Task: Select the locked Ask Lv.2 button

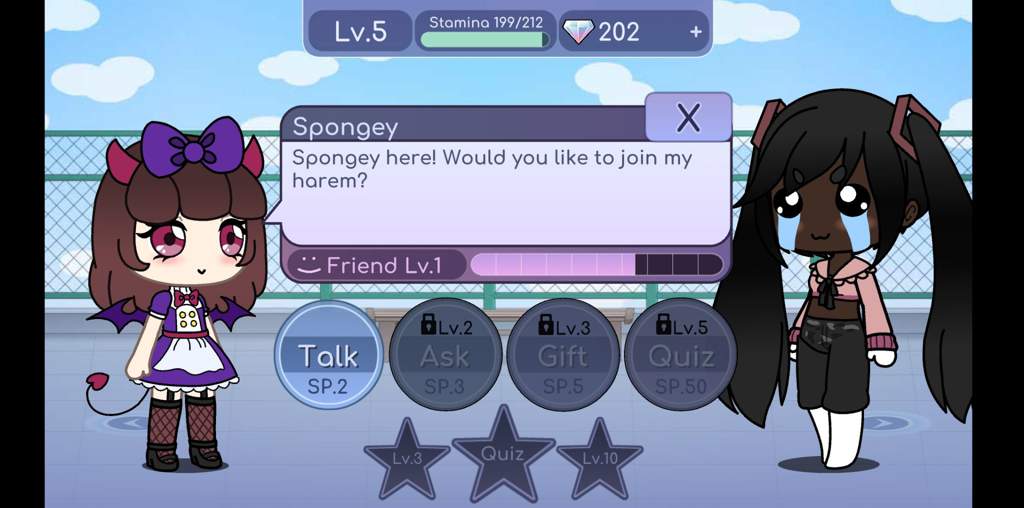Action: [x=445, y=355]
